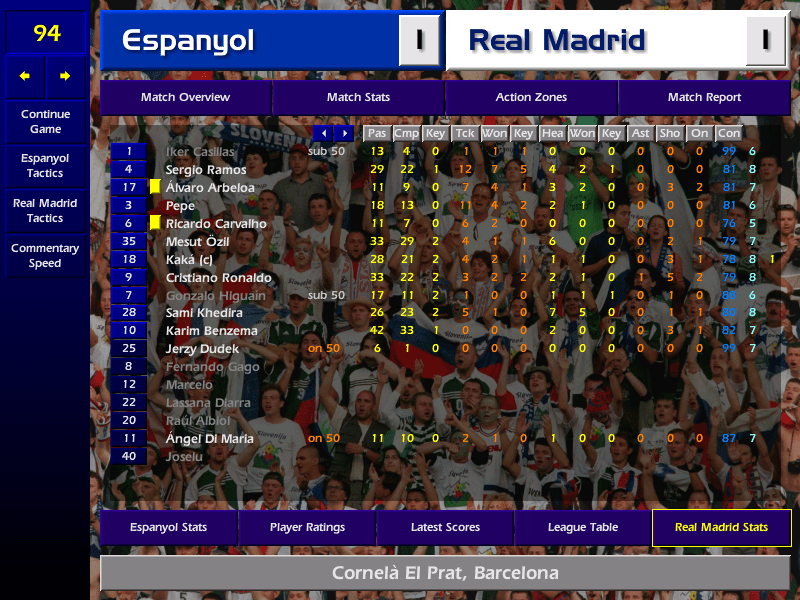View the Action Zones tab

(531, 97)
